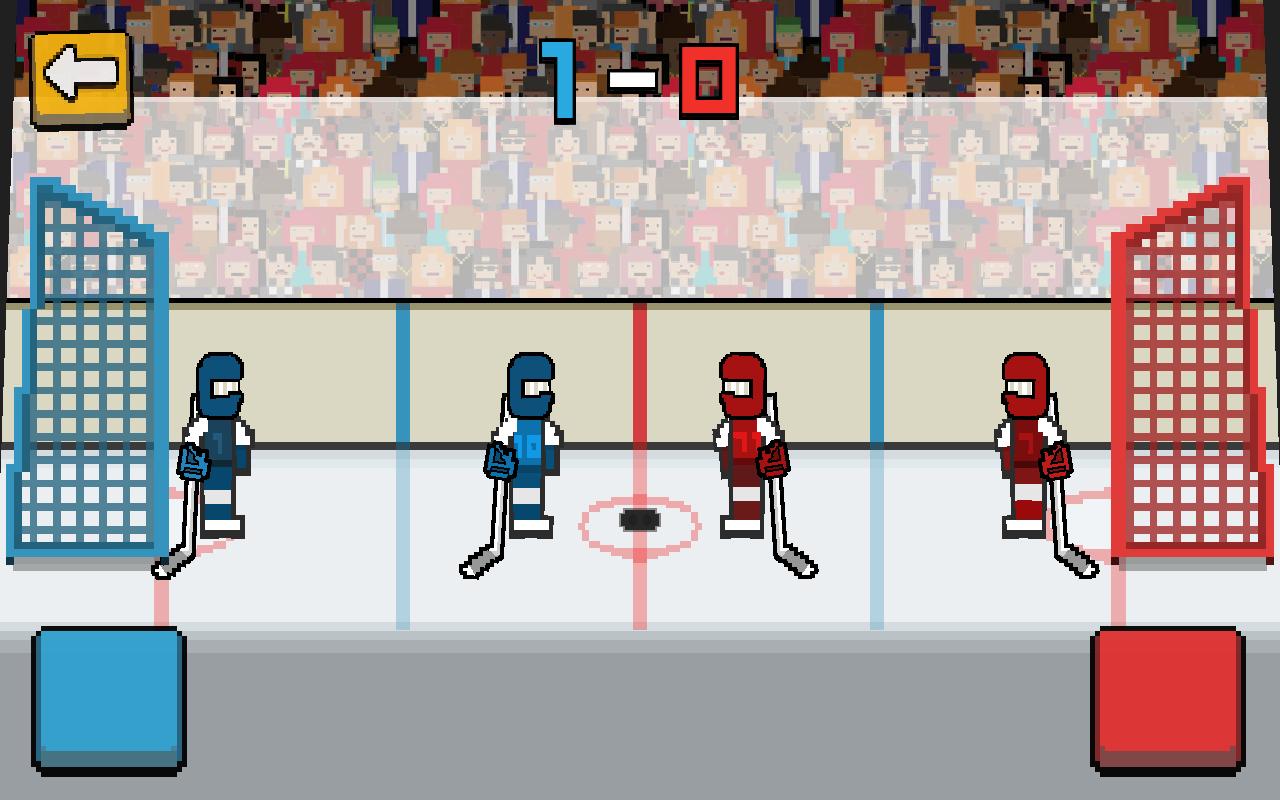Image resolution: width=1280 pixels, height=800 pixels.
Task: Tap the blue team control pad
Action: click(108, 700)
